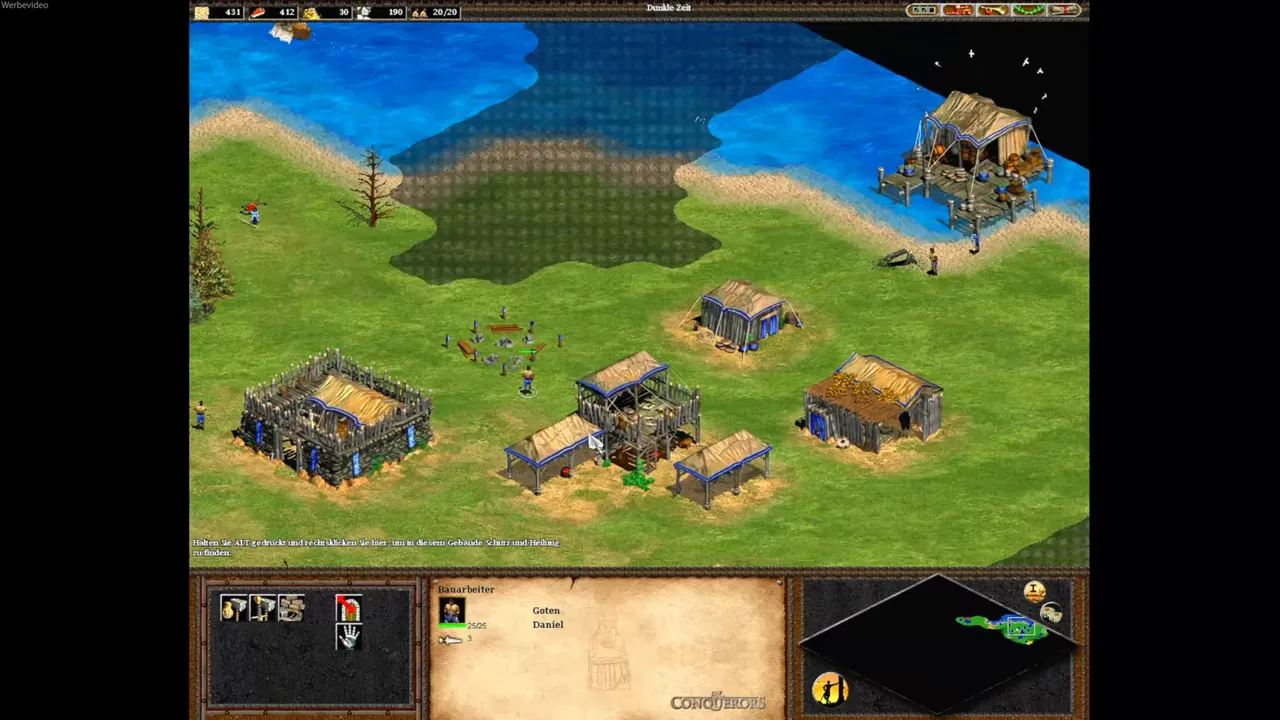Toggle the minimap statistics coin button
Image resolution: width=1280 pixels, height=720 pixels.
(x=1035, y=591)
